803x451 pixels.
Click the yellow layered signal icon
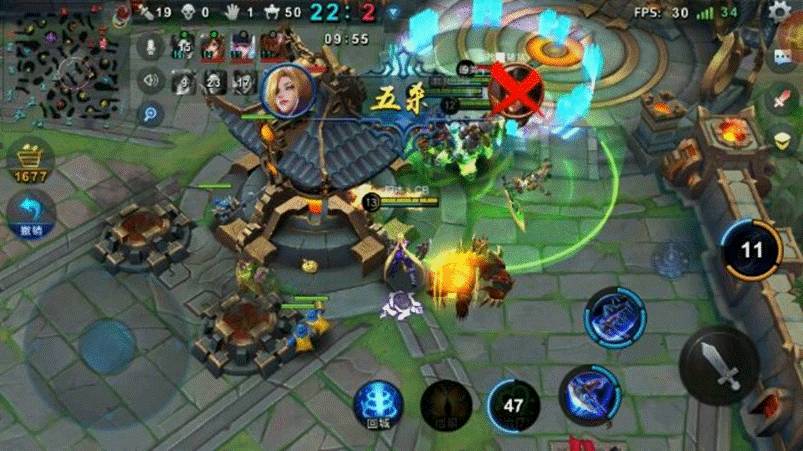[x=784, y=140]
